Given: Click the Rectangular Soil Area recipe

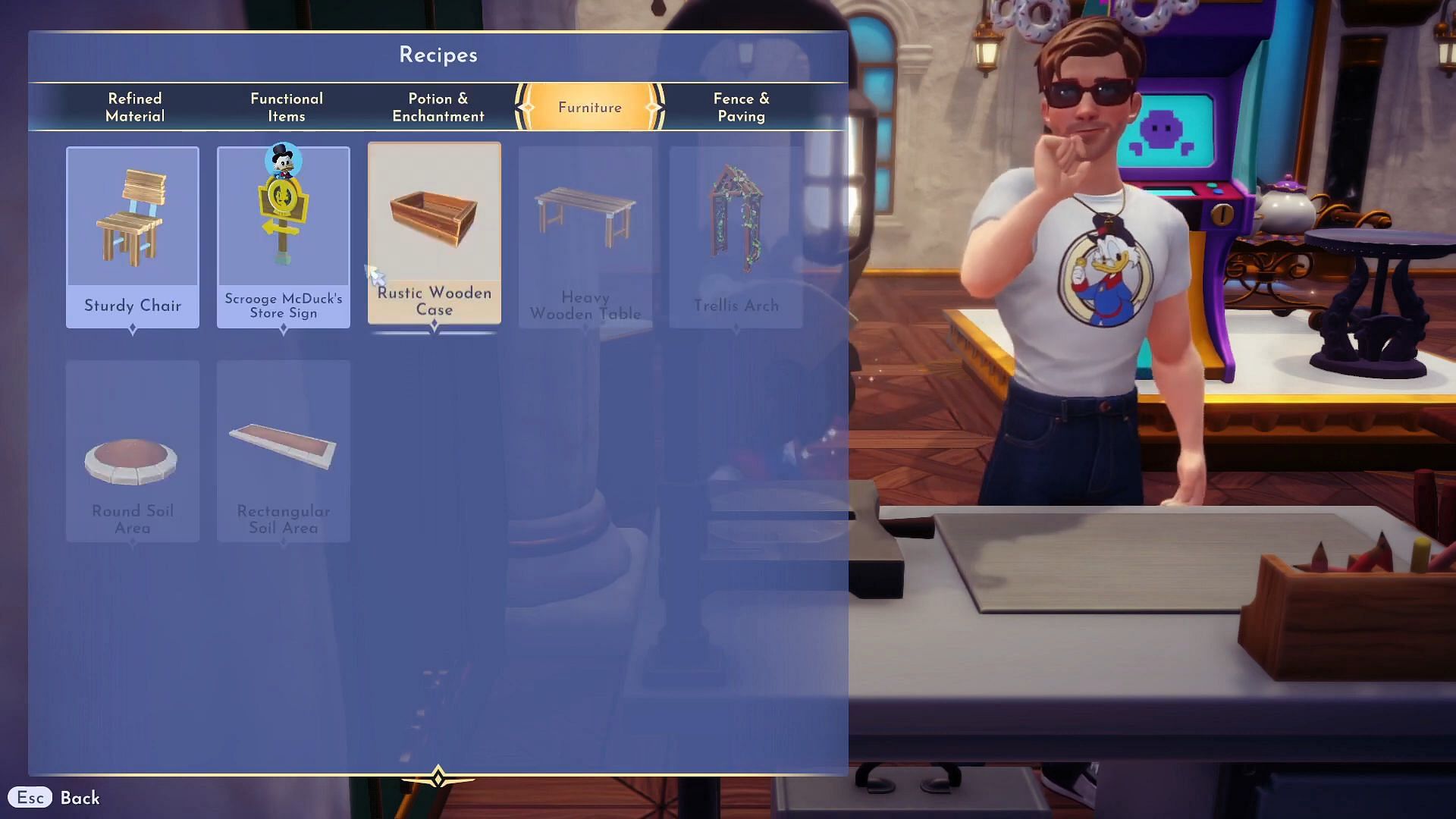Looking at the screenshot, I should (x=284, y=450).
